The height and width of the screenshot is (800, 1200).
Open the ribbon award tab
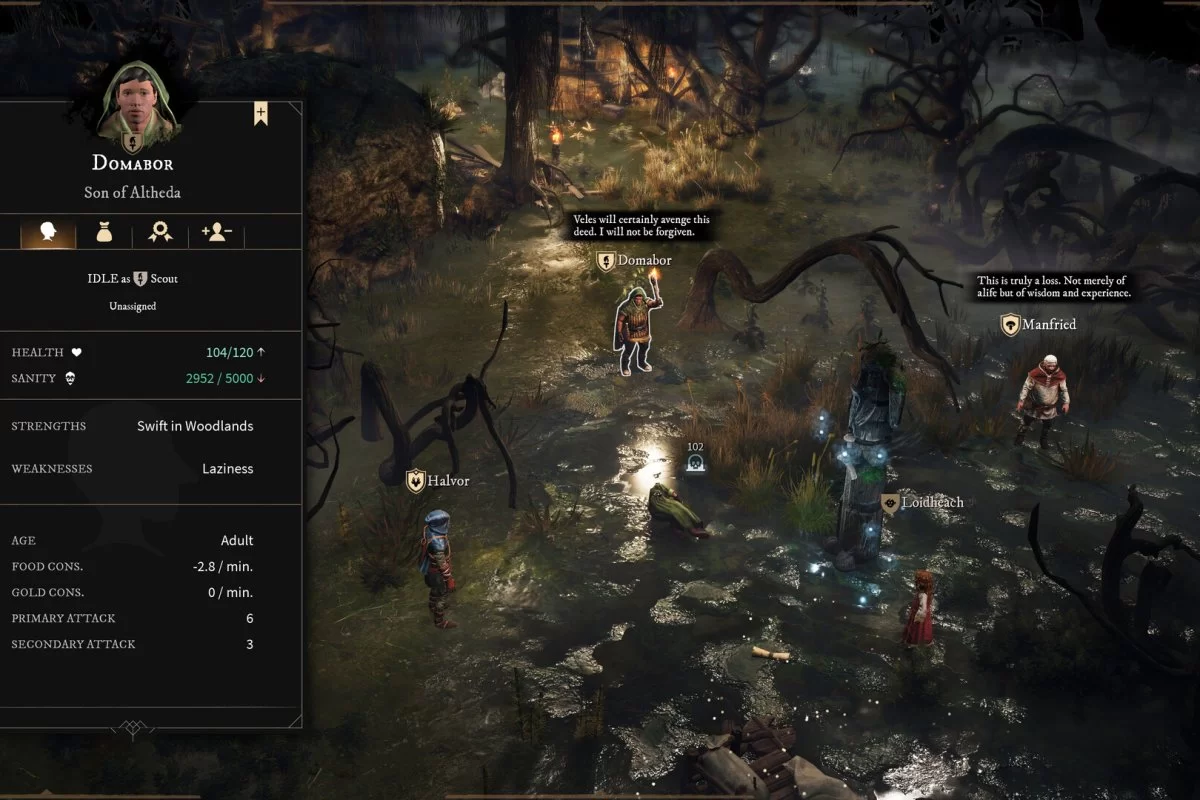pos(160,233)
